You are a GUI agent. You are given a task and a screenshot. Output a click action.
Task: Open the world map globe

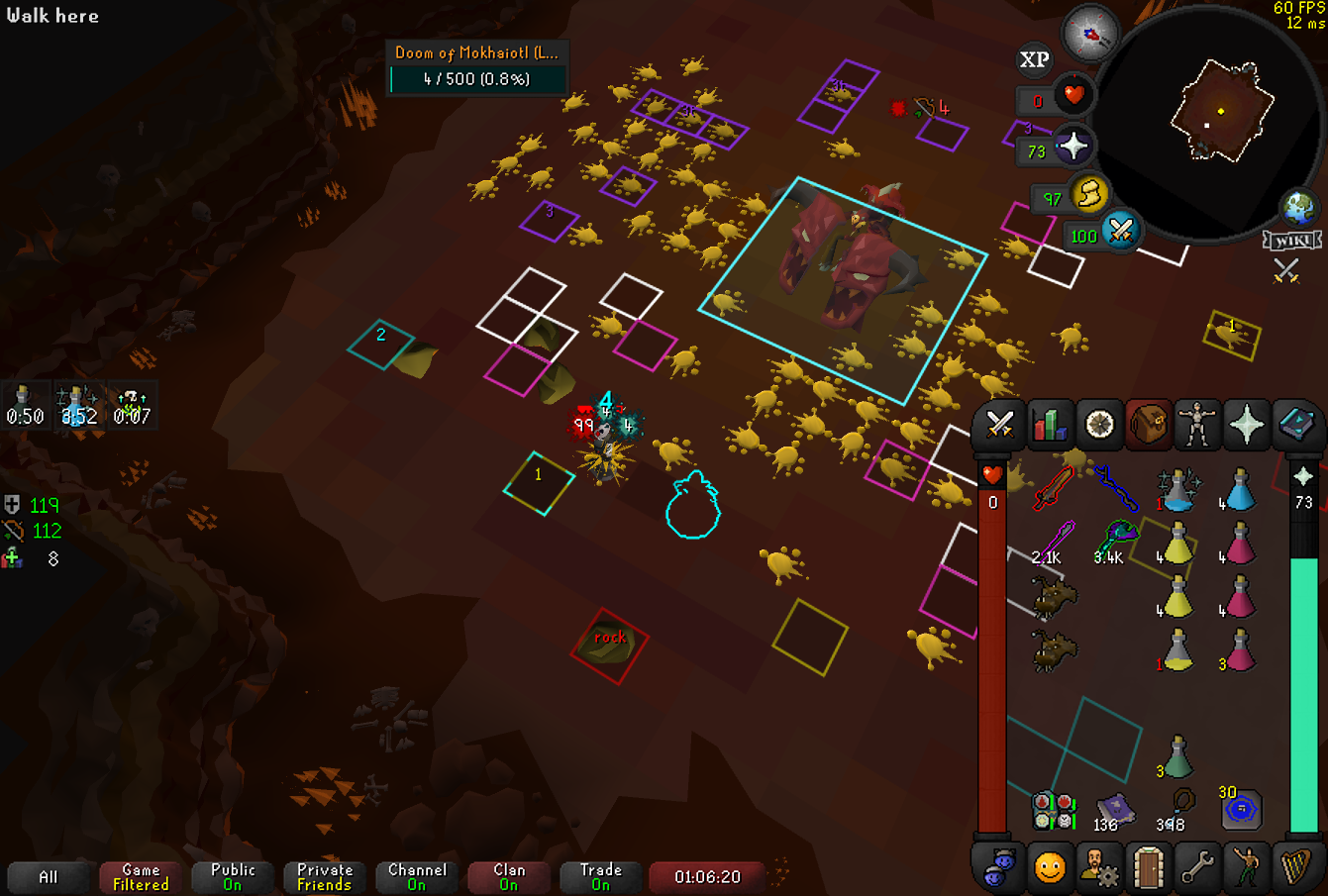tap(1298, 208)
